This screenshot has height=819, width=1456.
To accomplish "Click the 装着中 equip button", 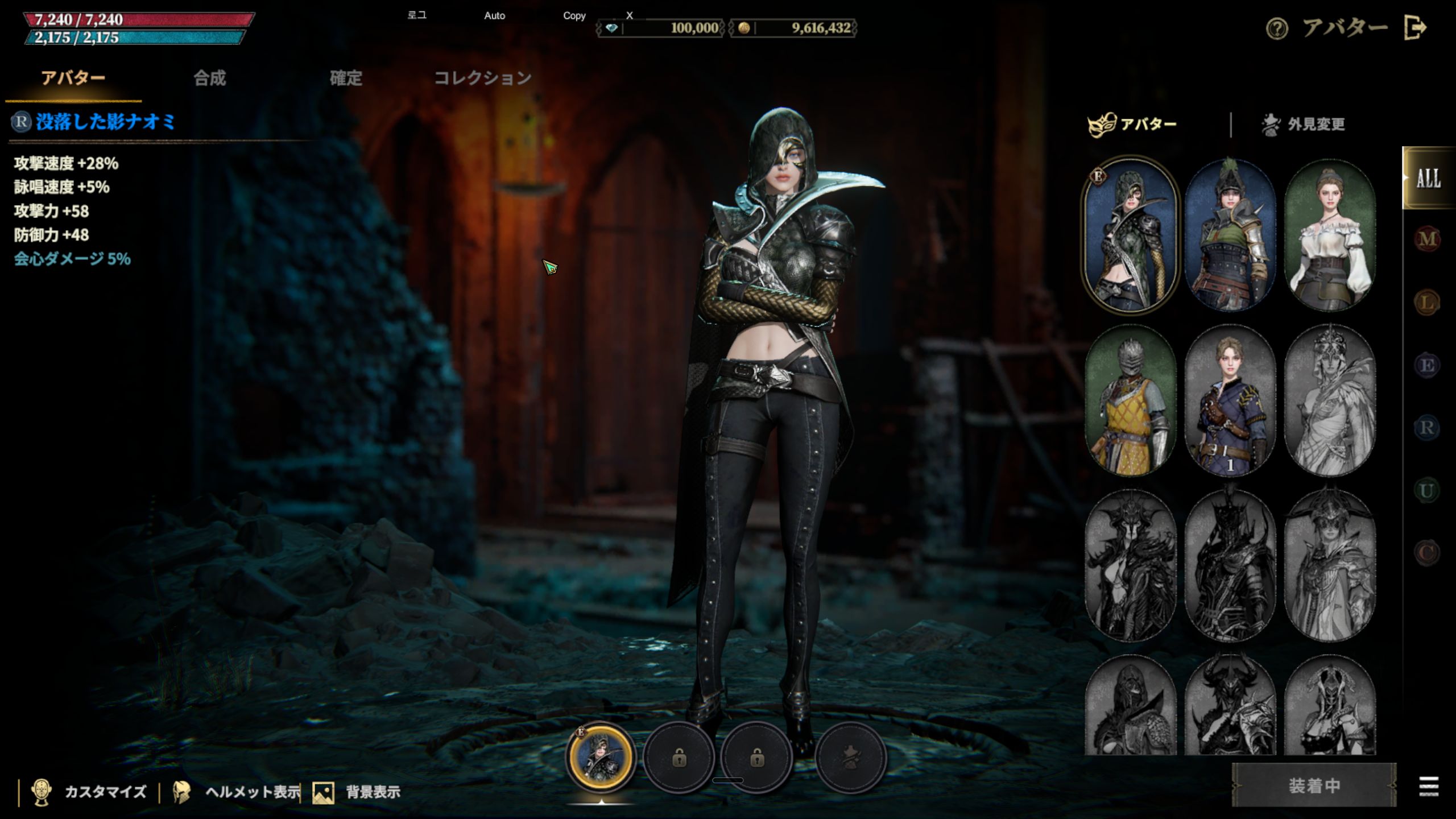I will [x=1314, y=785].
